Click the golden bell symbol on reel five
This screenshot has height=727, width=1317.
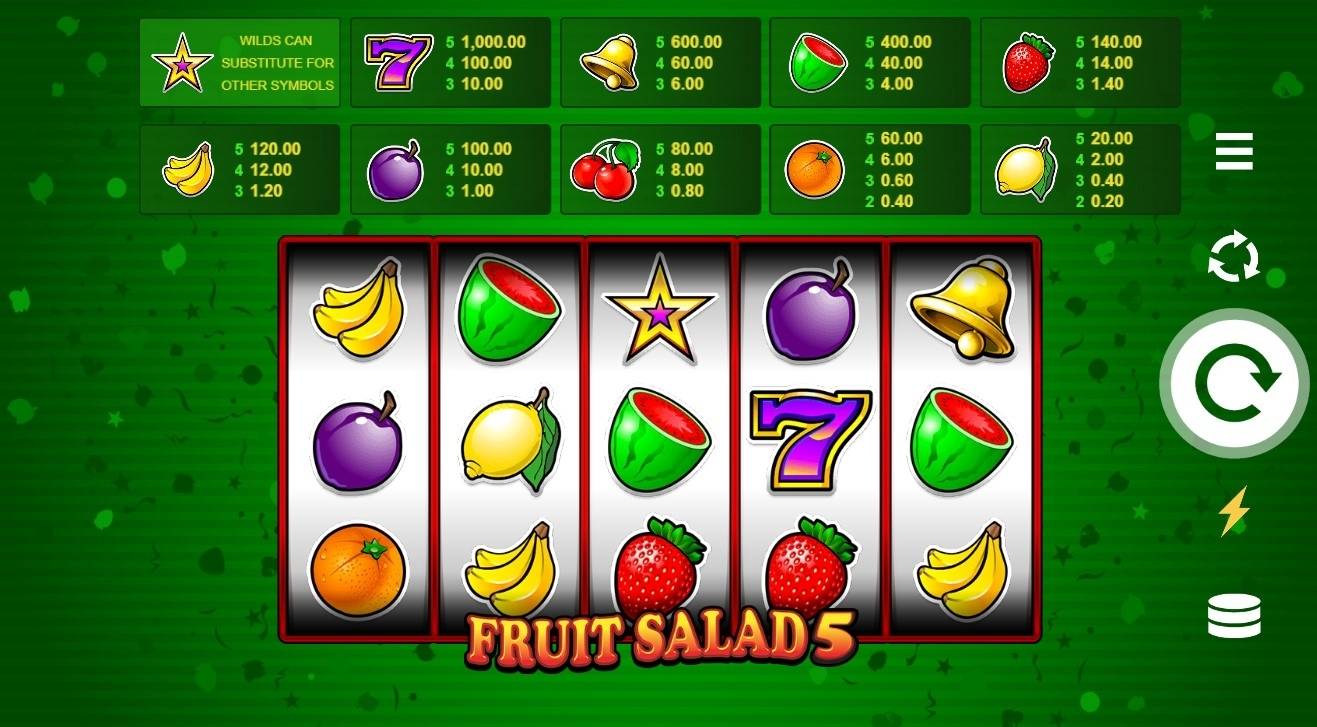click(x=960, y=310)
